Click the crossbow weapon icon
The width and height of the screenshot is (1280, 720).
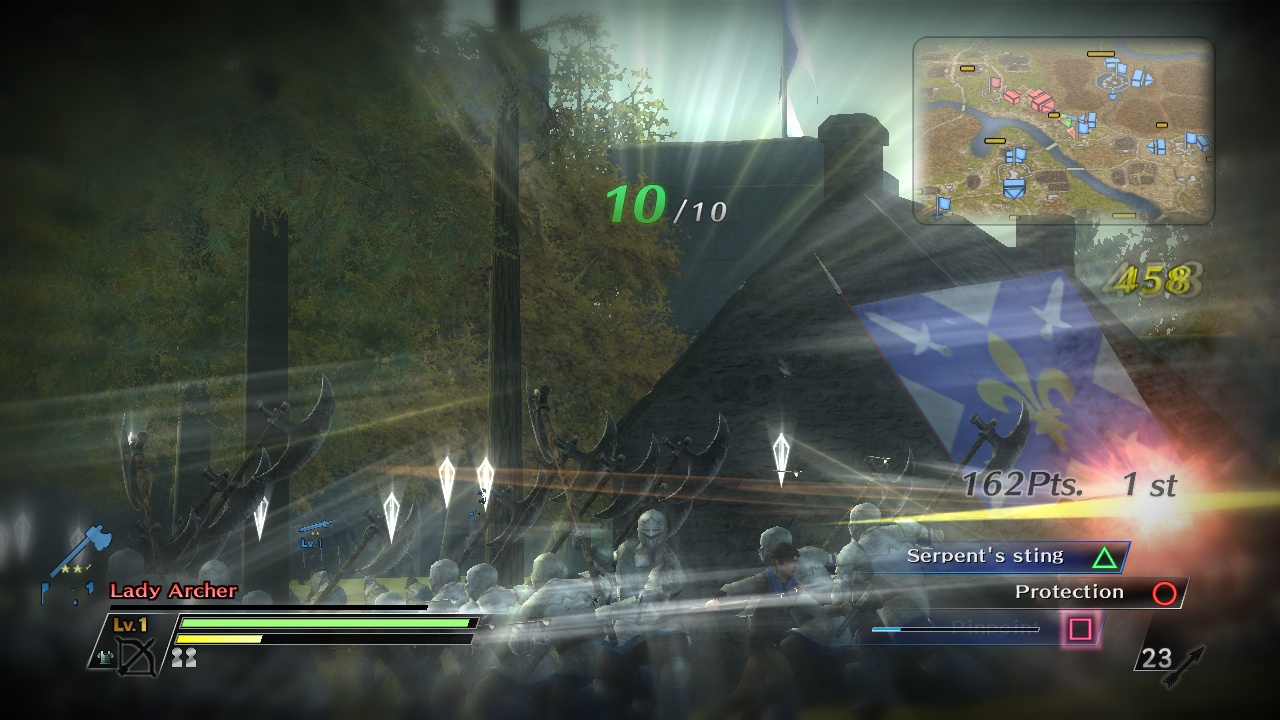[x=137, y=657]
